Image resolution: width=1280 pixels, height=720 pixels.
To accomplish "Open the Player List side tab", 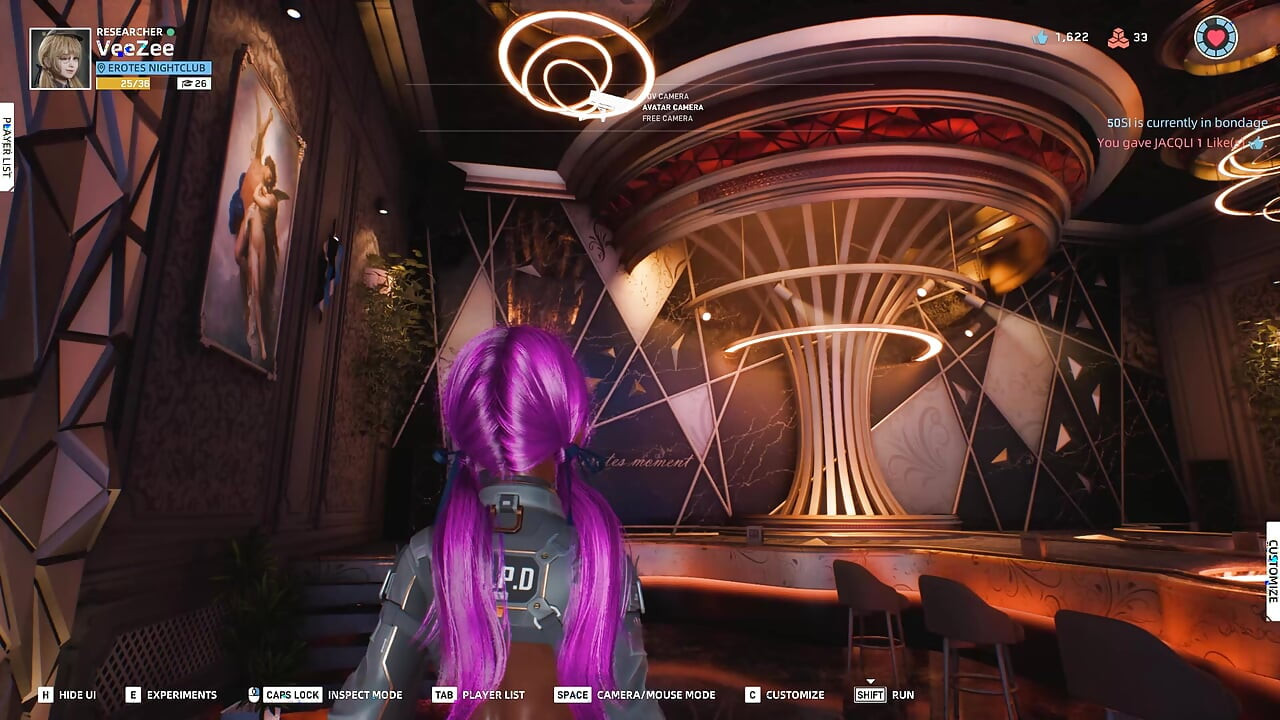I will pos(6,146).
